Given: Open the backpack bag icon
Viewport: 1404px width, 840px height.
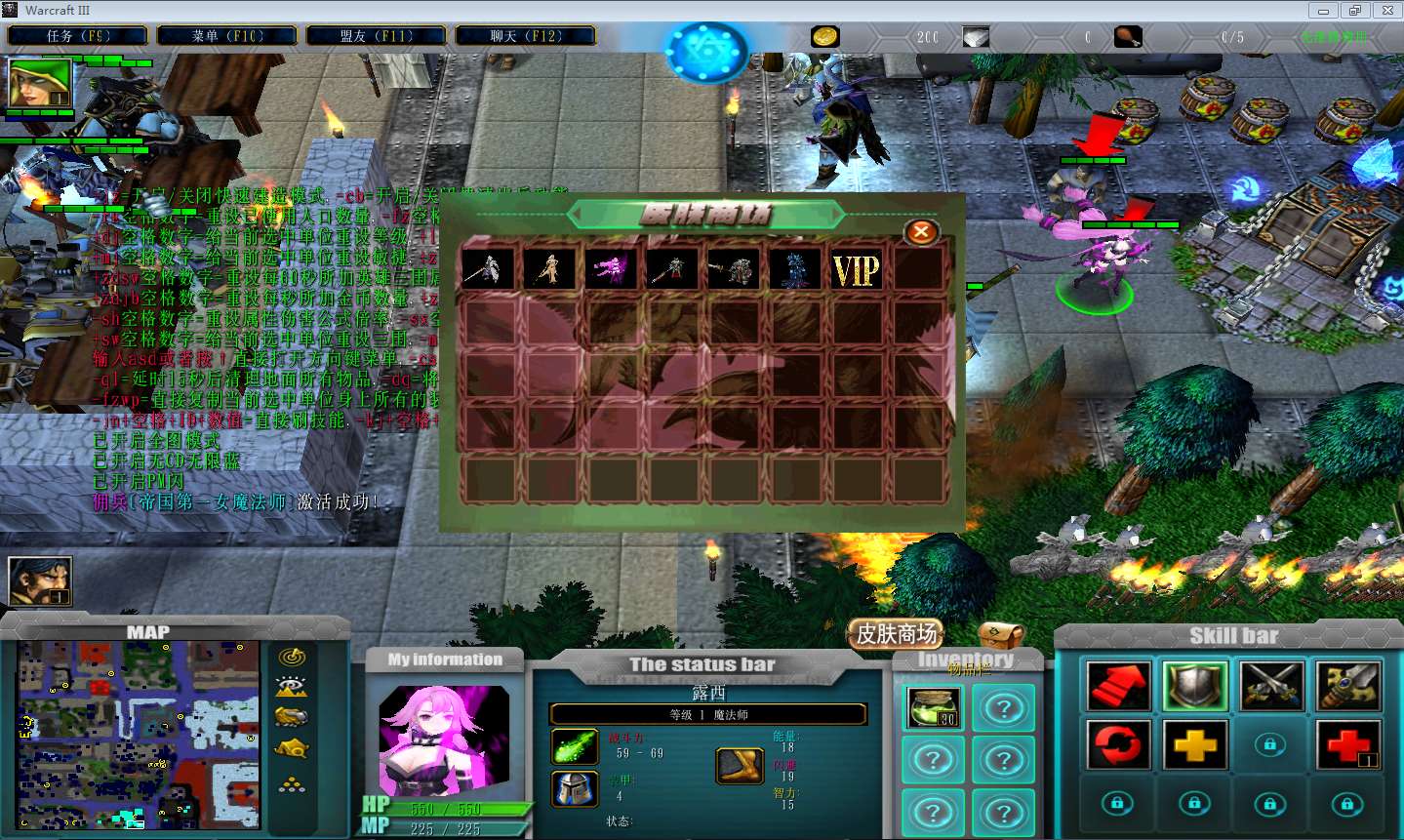Looking at the screenshot, I should [1000, 635].
